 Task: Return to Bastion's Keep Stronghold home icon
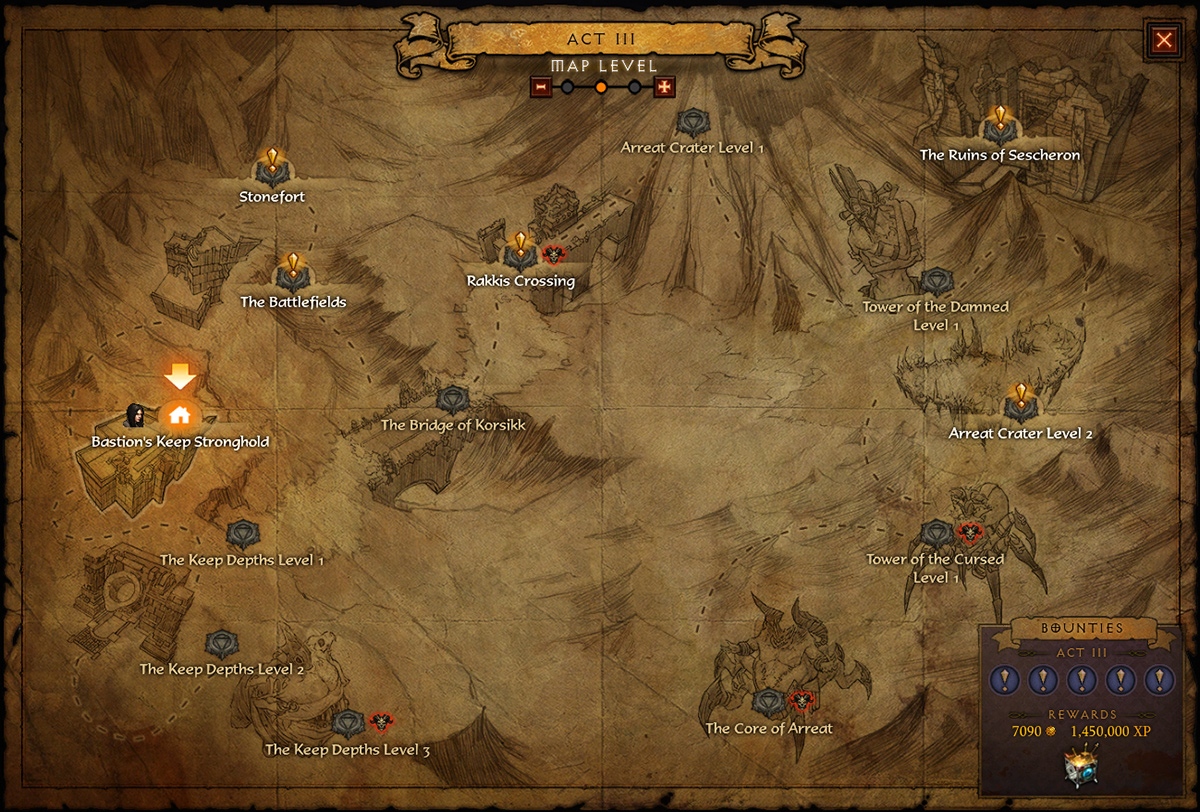point(180,415)
